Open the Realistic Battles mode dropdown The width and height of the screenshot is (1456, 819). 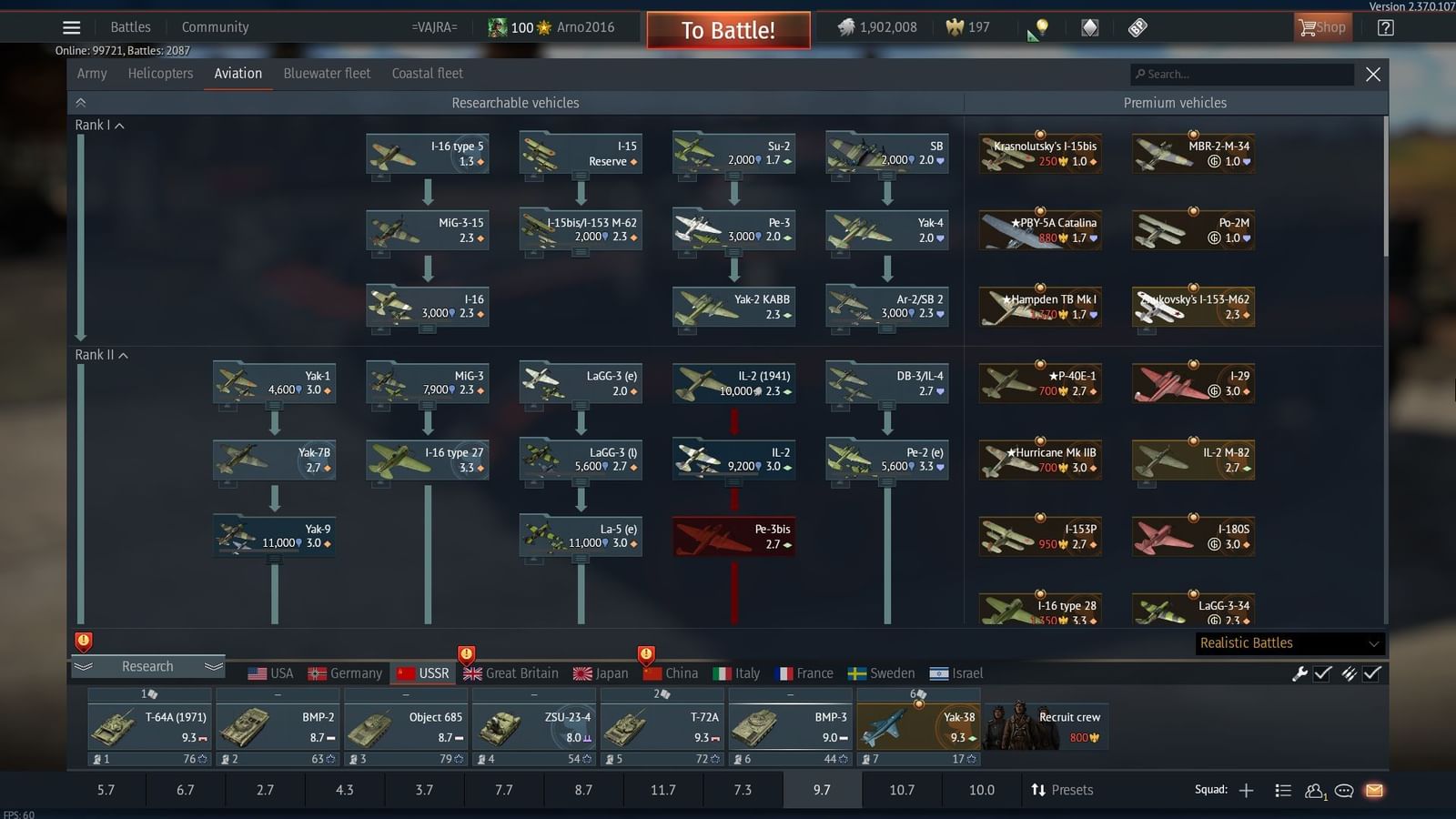point(1289,642)
